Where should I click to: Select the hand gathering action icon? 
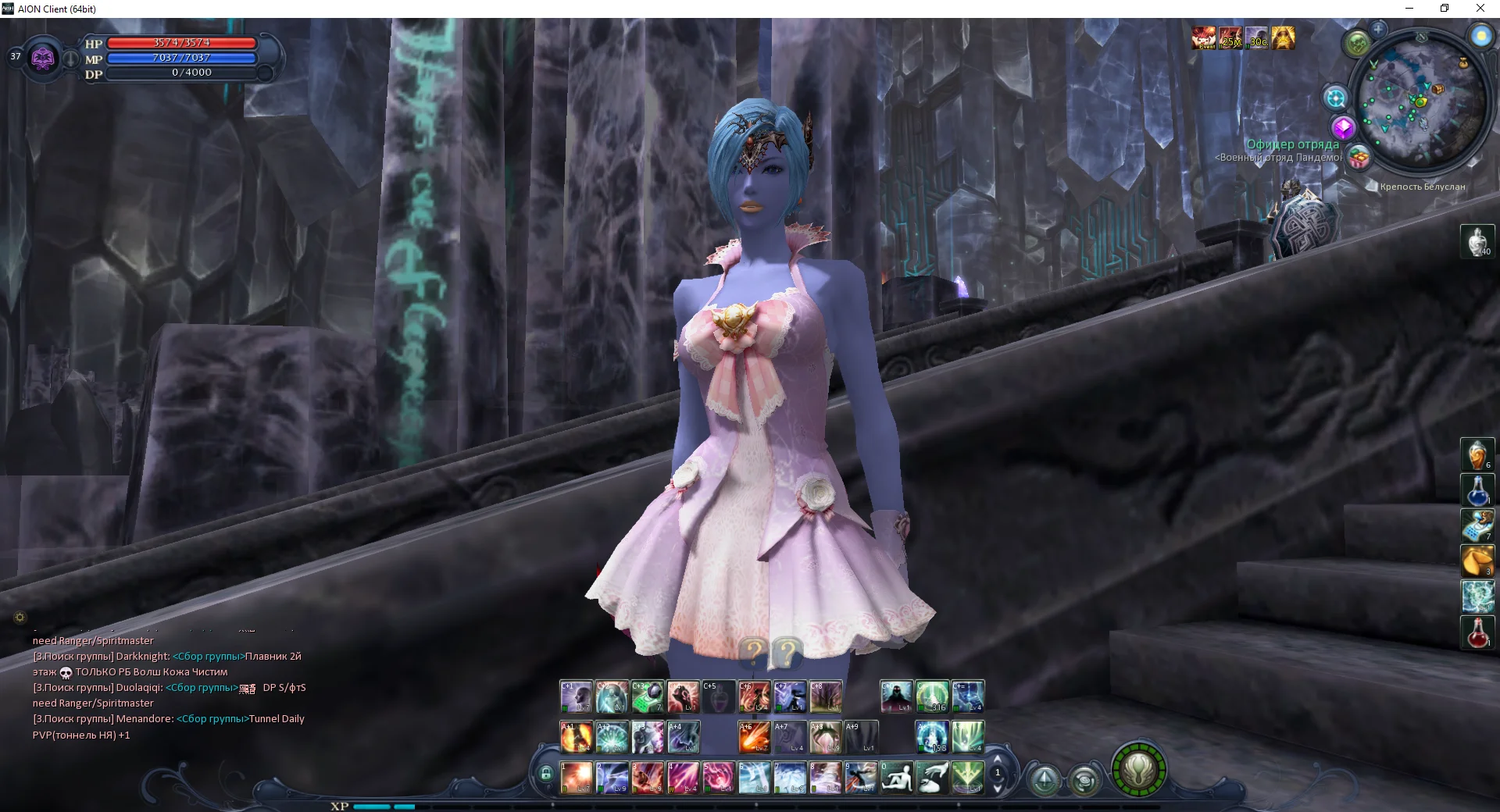[932, 778]
